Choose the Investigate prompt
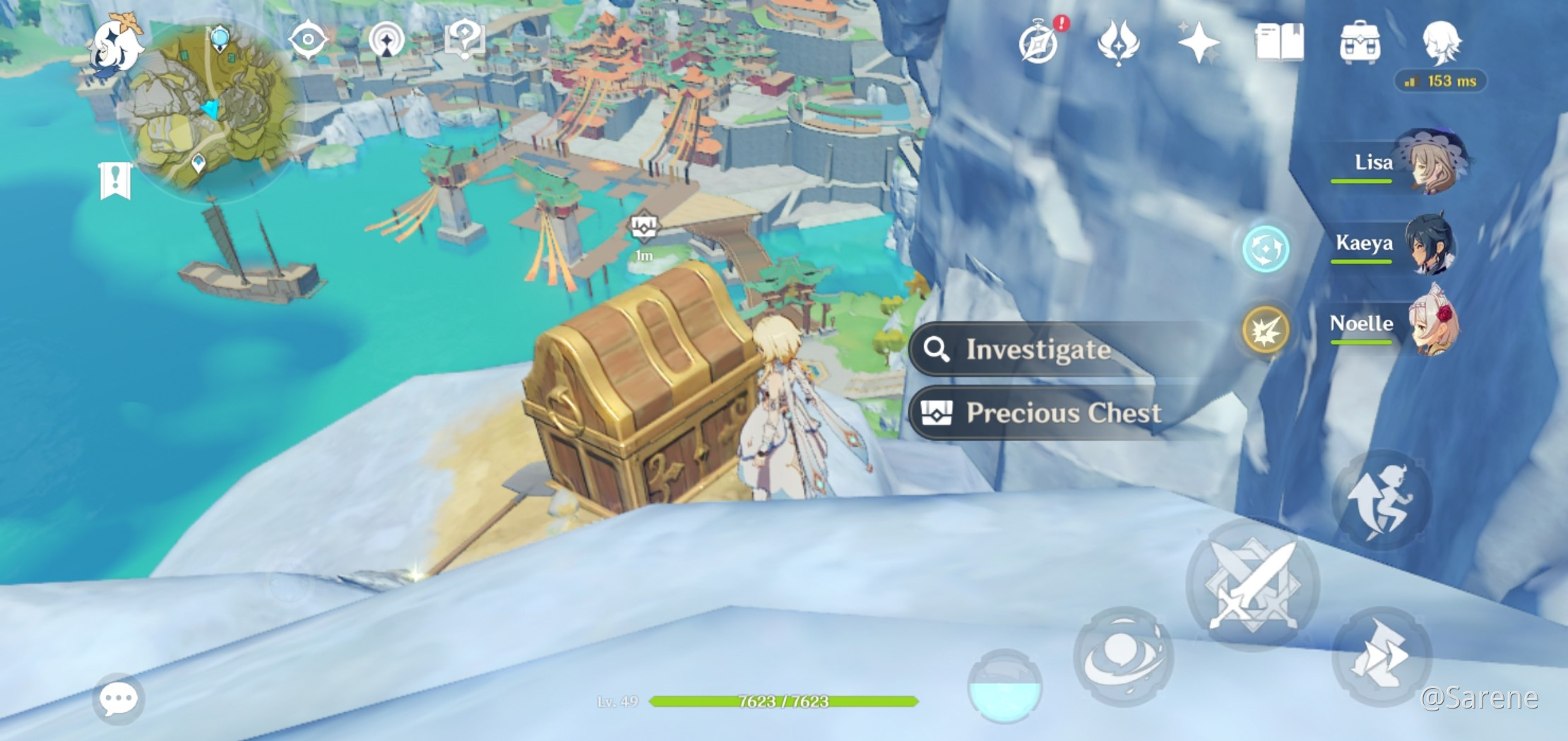Screen dimensions: 1568x741 1038,349
